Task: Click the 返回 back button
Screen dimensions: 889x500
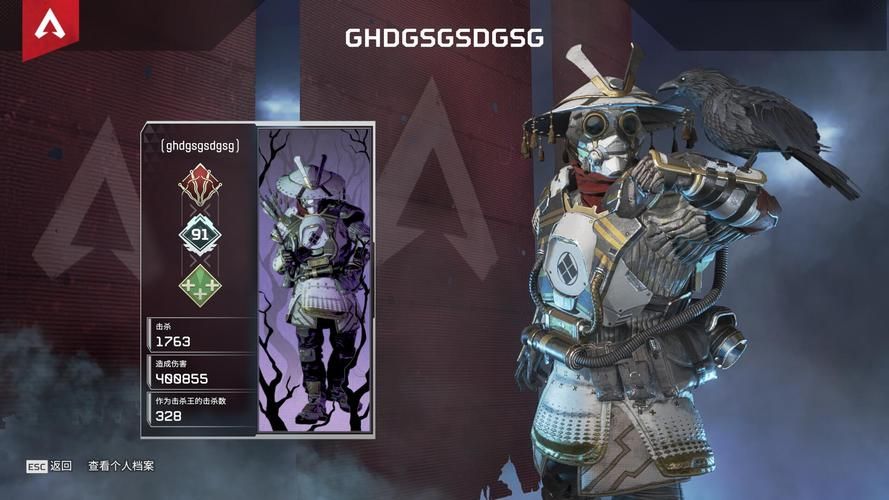Action: pyautogui.click(x=50, y=466)
